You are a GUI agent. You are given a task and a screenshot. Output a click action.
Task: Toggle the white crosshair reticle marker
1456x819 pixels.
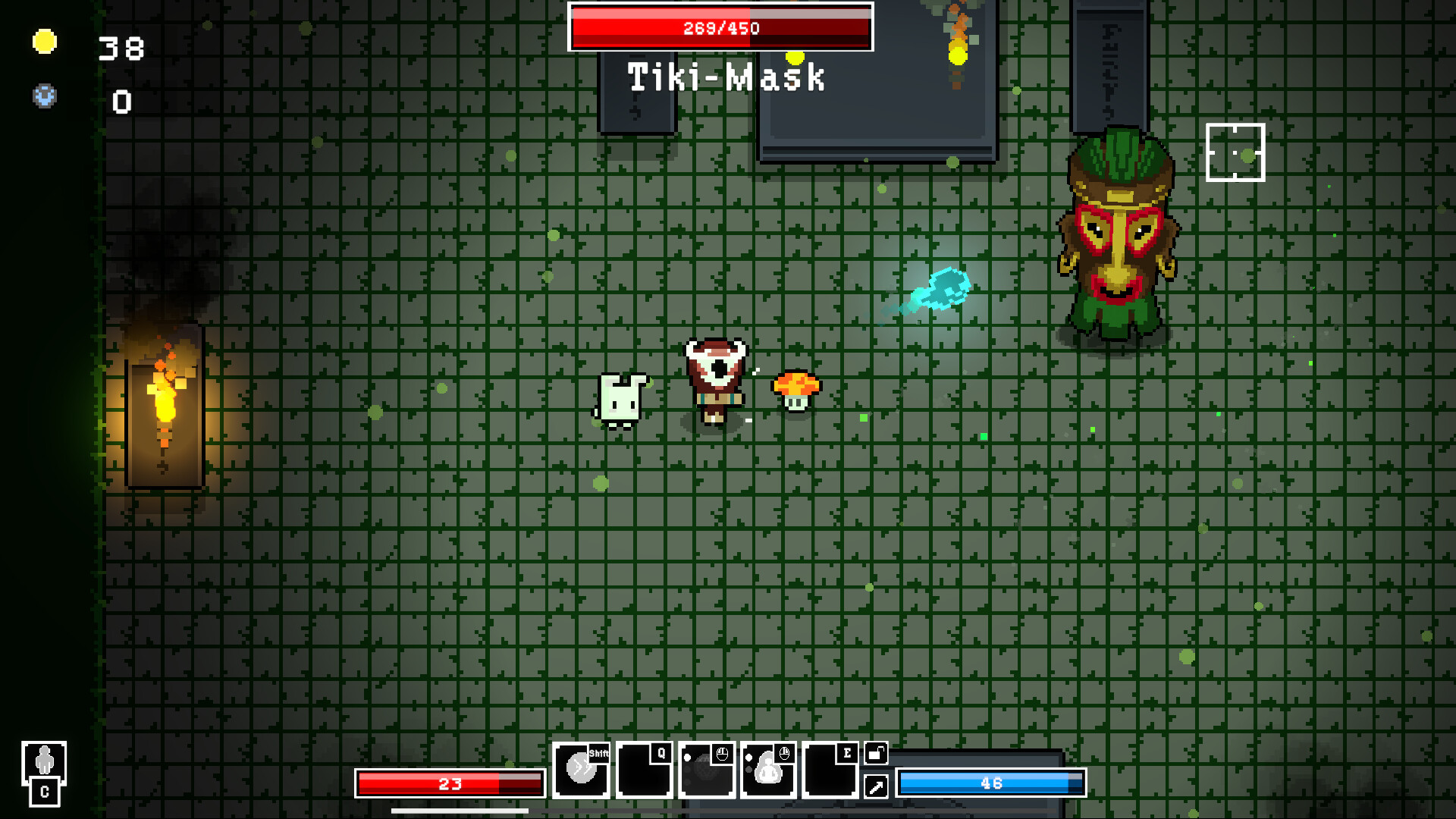[1235, 152]
